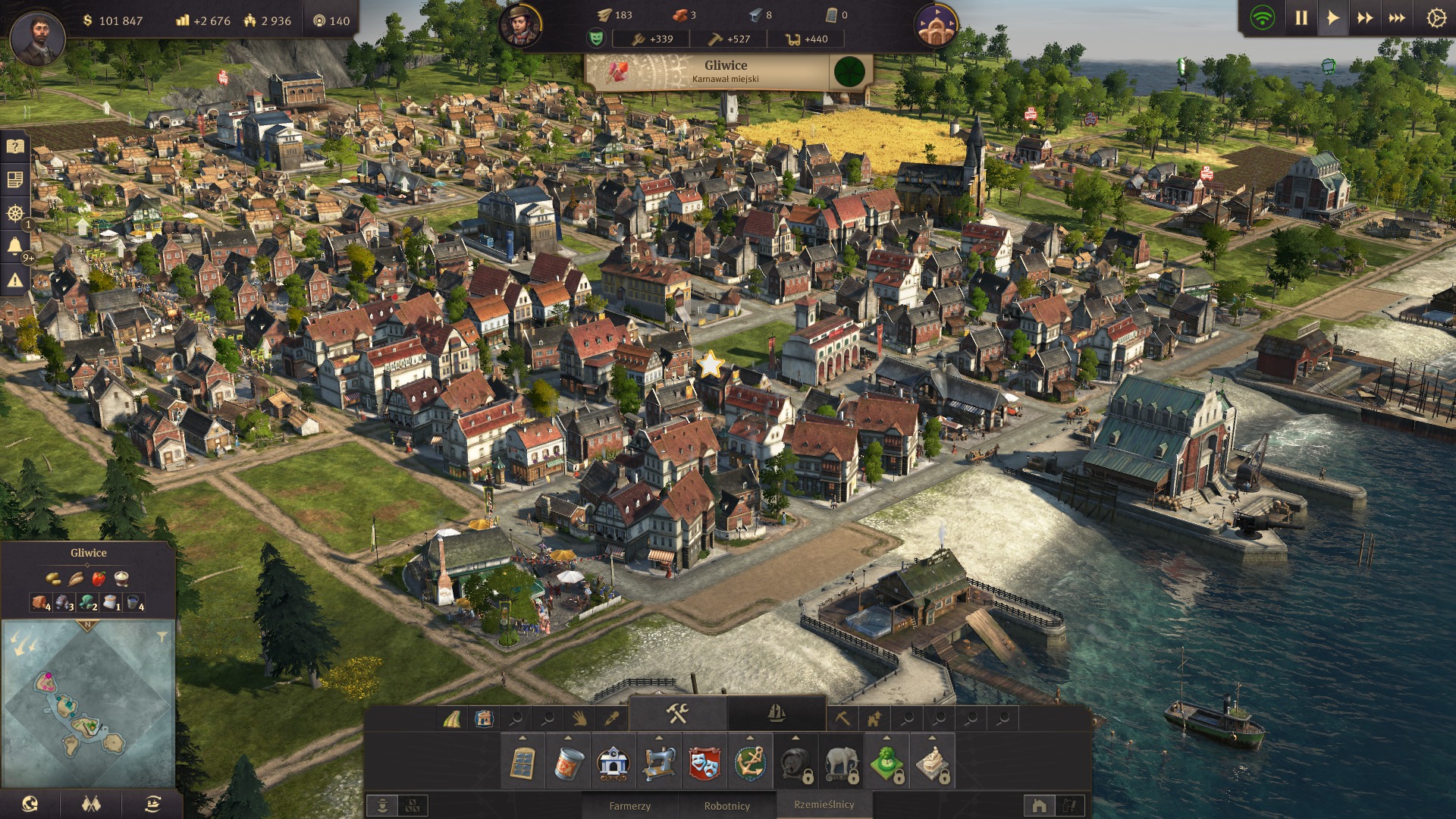
Task: Select the Rzemieślnicy tab
Action: [x=824, y=805]
